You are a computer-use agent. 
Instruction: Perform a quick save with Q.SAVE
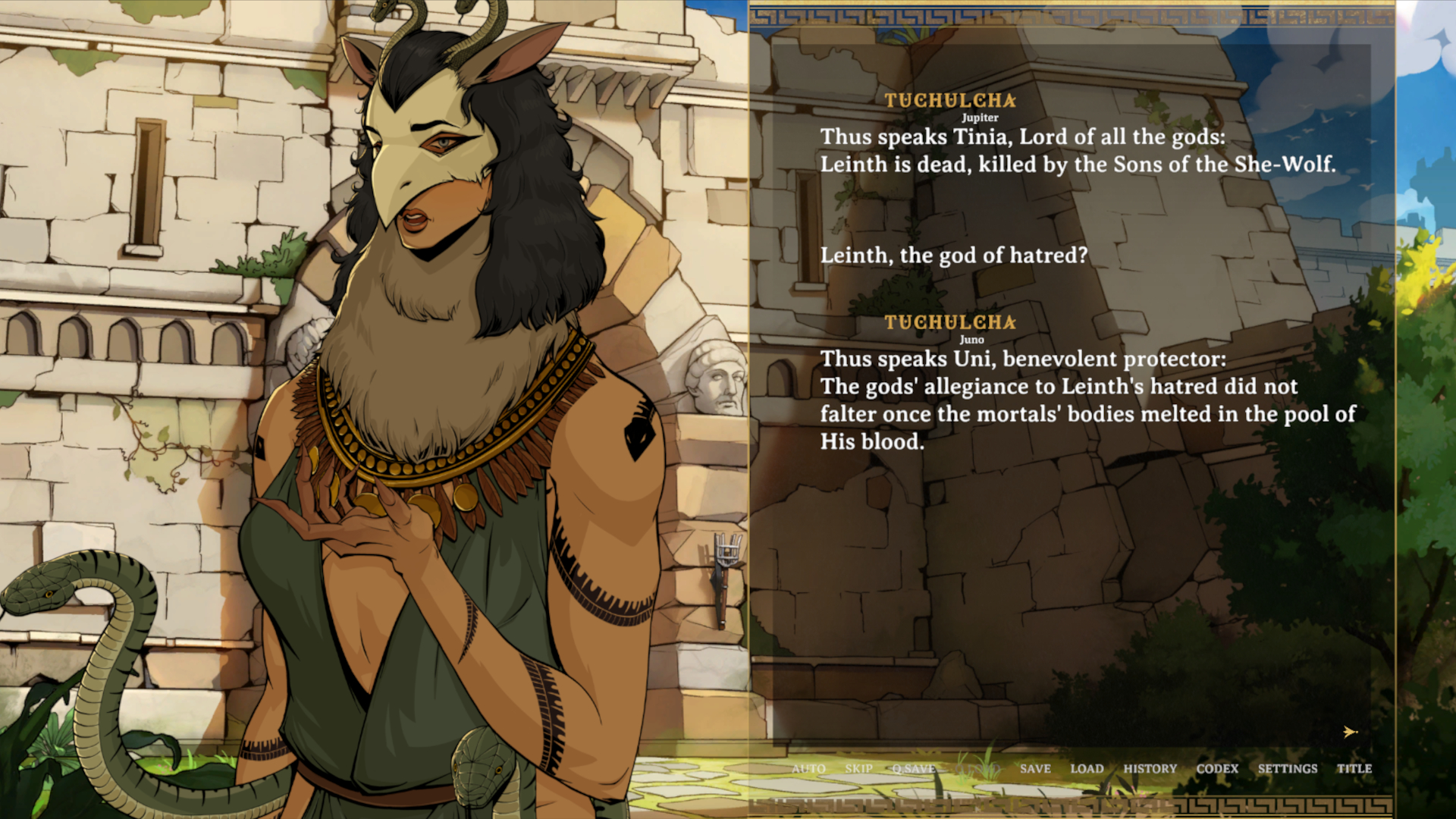tap(915, 768)
